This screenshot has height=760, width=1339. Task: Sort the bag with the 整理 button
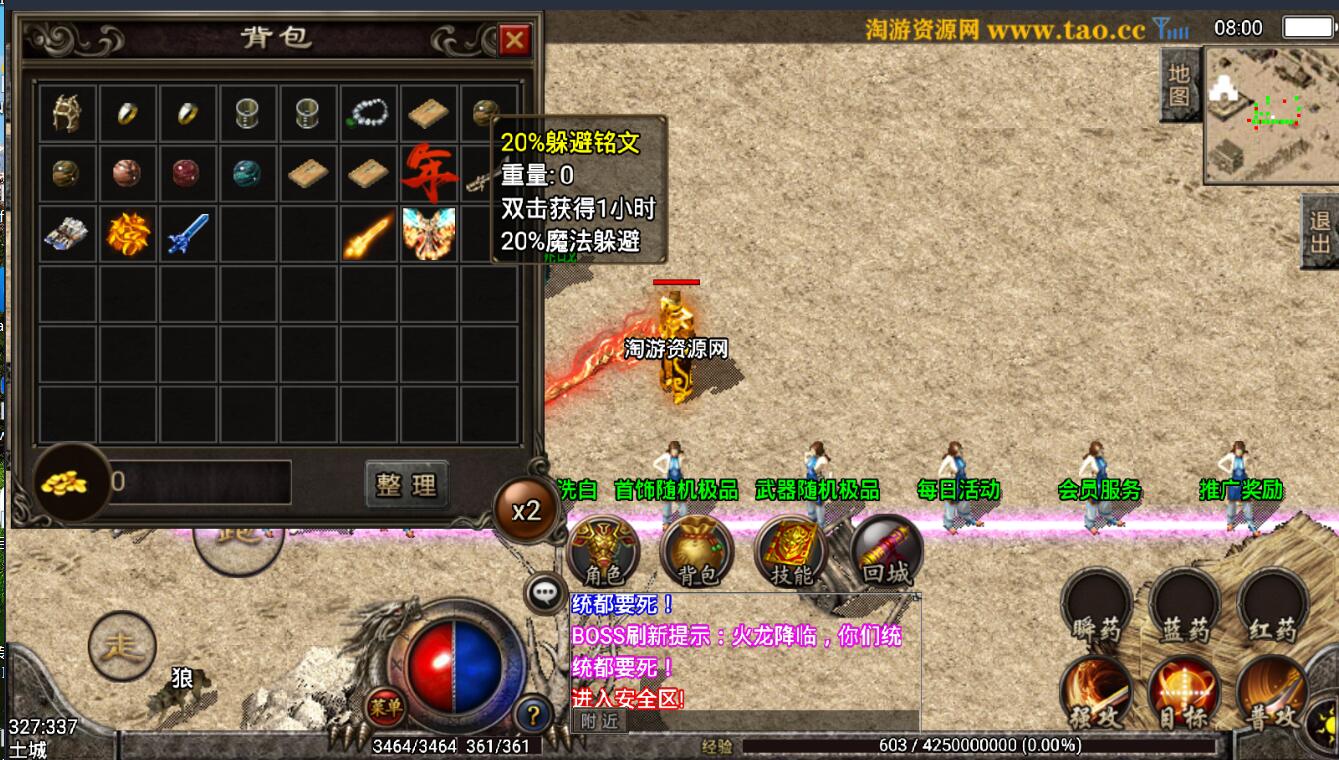[x=406, y=485]
